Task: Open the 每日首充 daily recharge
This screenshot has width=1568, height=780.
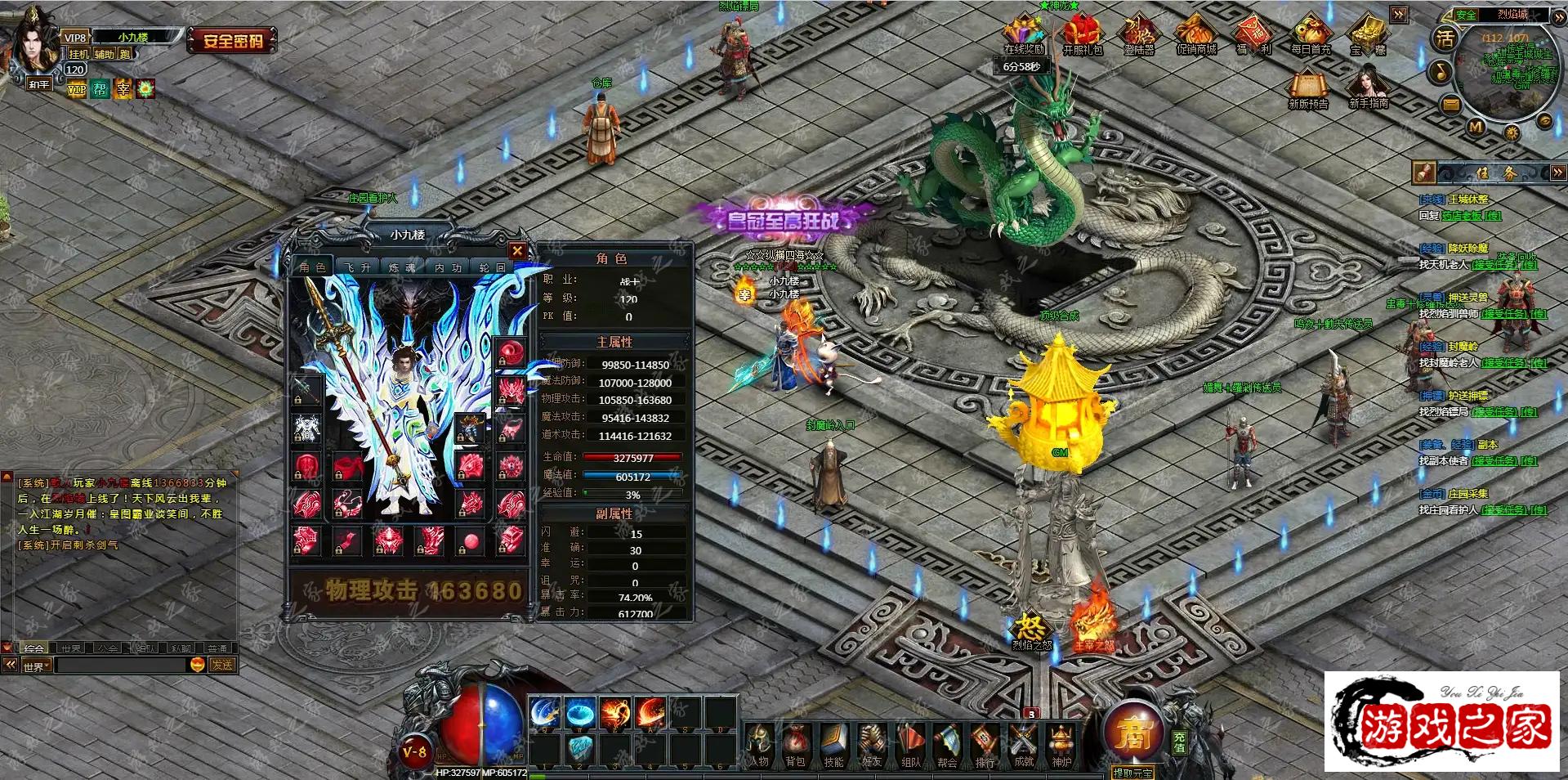Action: [x=1311, y=35]
